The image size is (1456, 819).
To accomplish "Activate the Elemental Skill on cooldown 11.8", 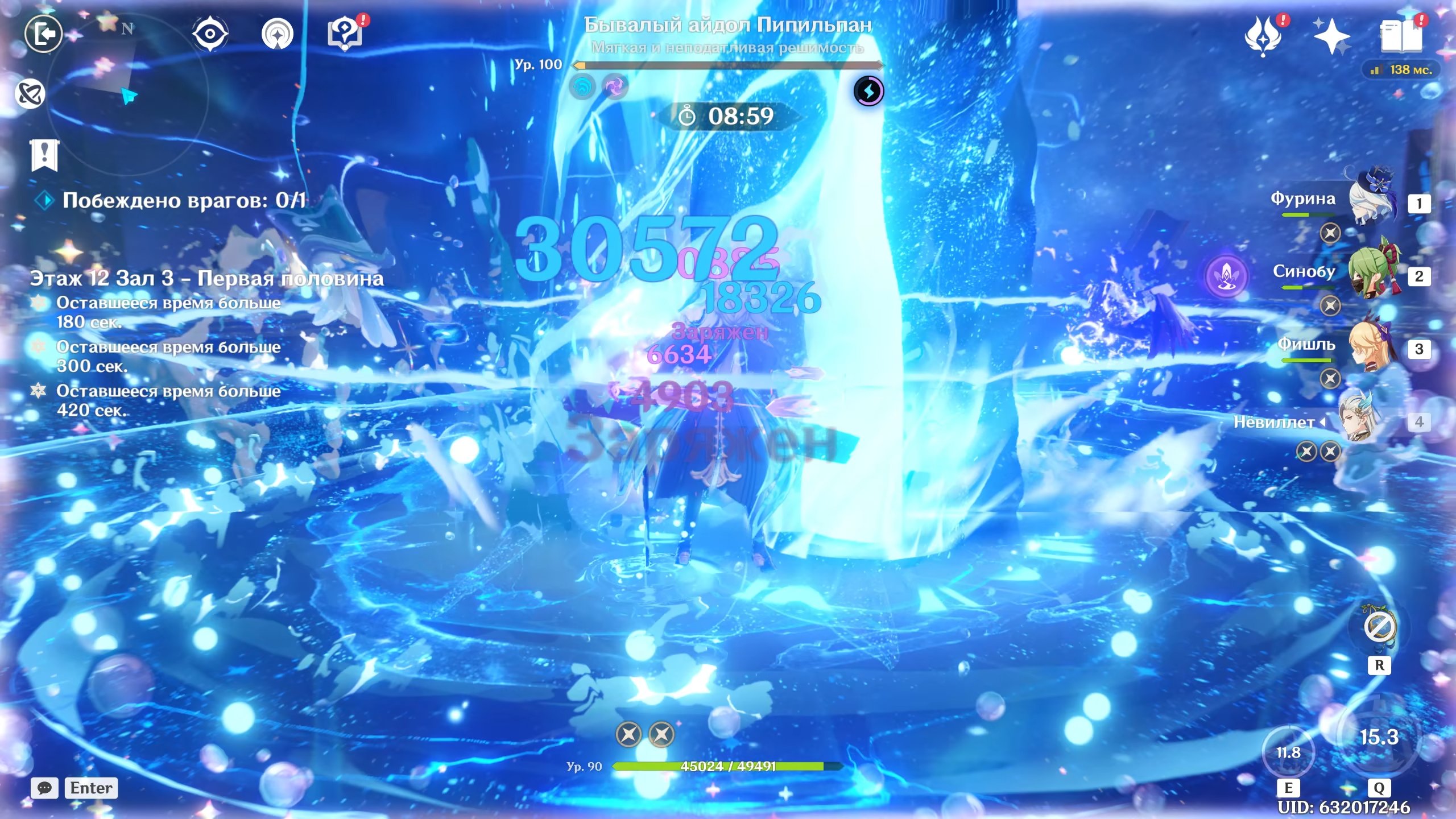I will (1288, 752).
